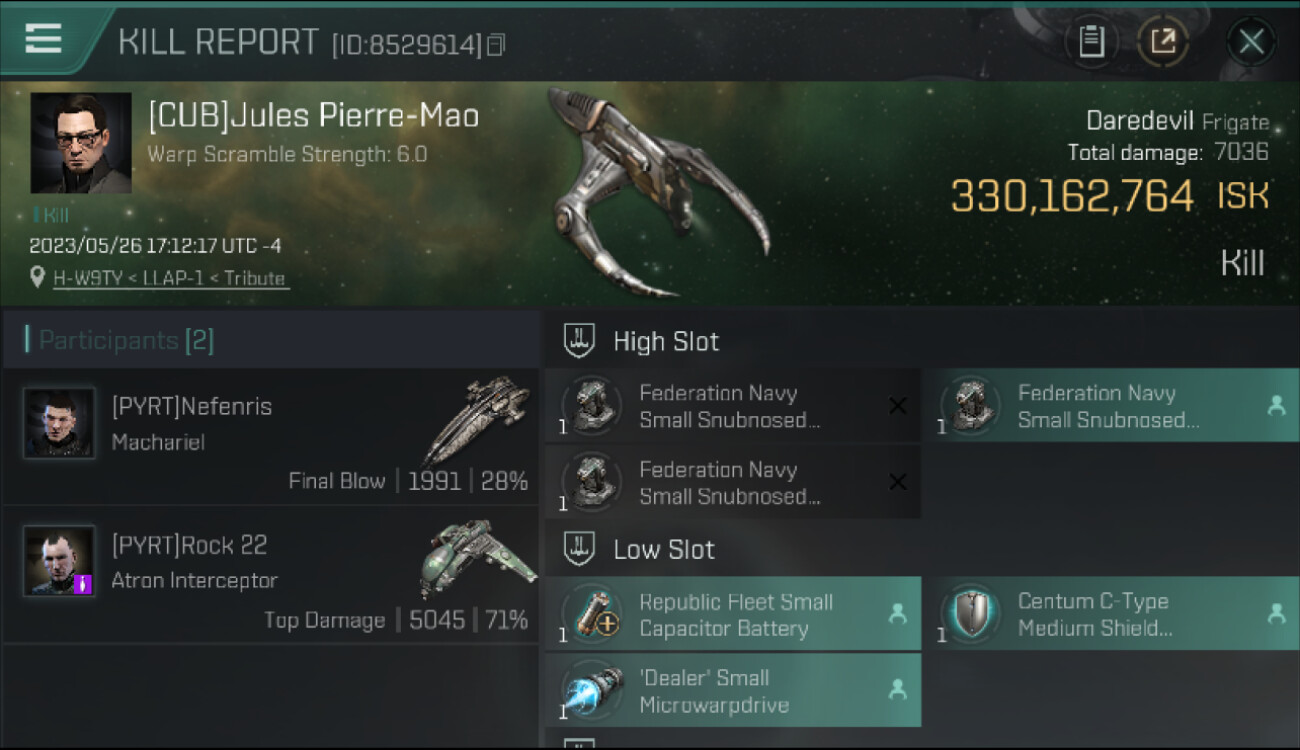View Jules Pierre-Mao's portrait
This screenshot has width=1300, height=750.
(81, 143)
